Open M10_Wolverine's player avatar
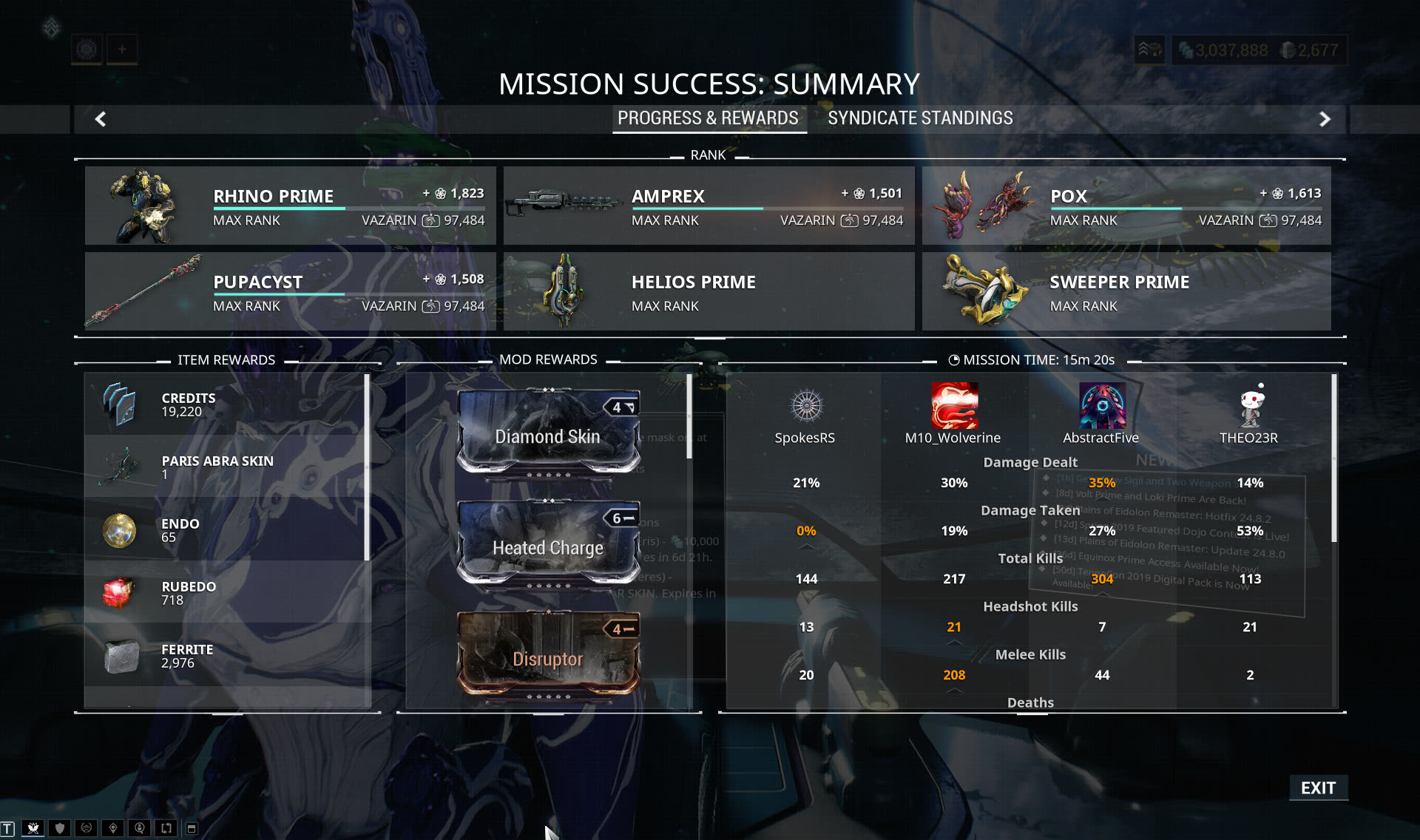The image size is (1420, 840). click(x=953, y=406)
